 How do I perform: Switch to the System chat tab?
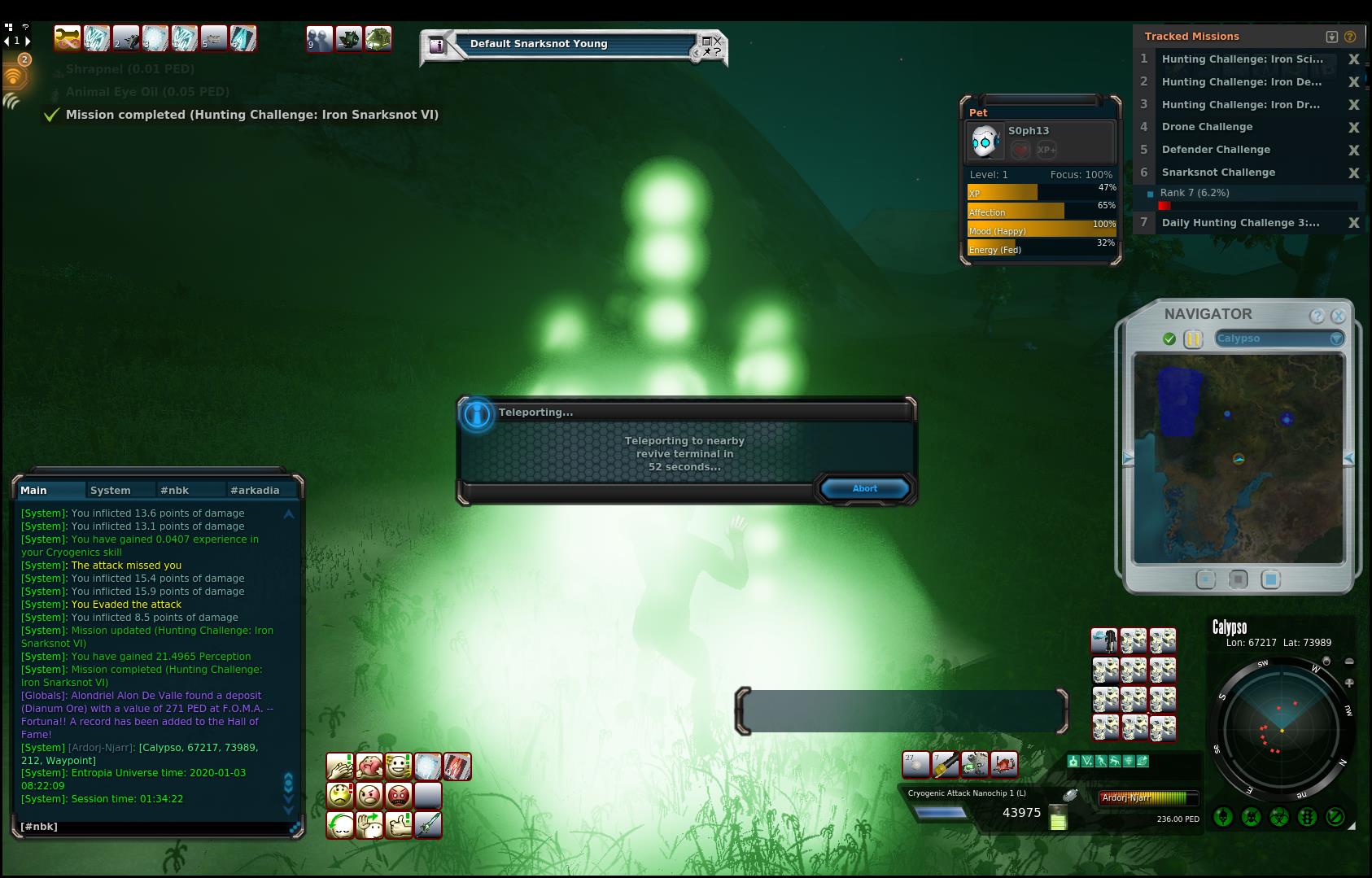tap(111, 490)
